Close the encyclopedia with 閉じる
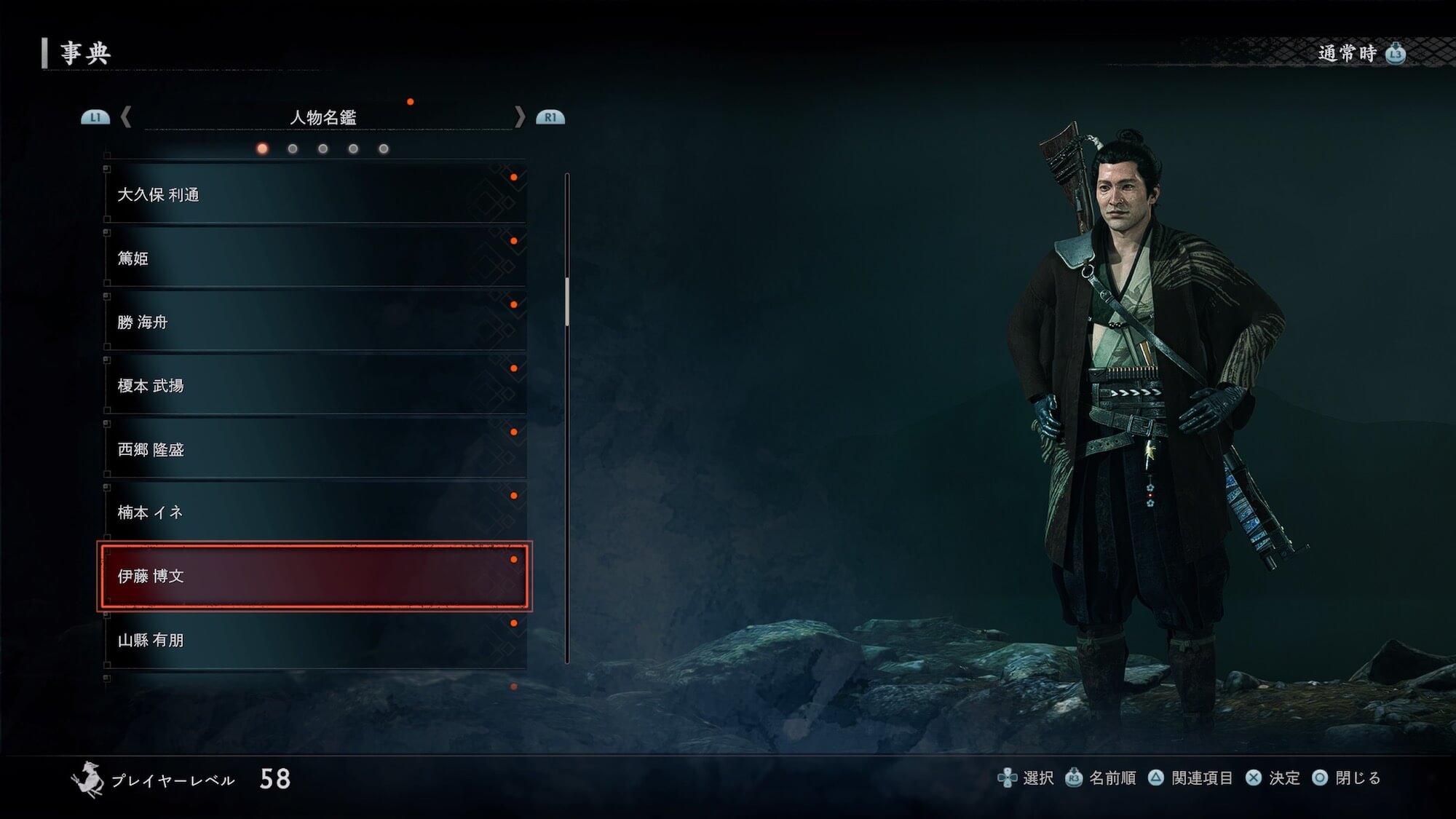 [1348, 778]
